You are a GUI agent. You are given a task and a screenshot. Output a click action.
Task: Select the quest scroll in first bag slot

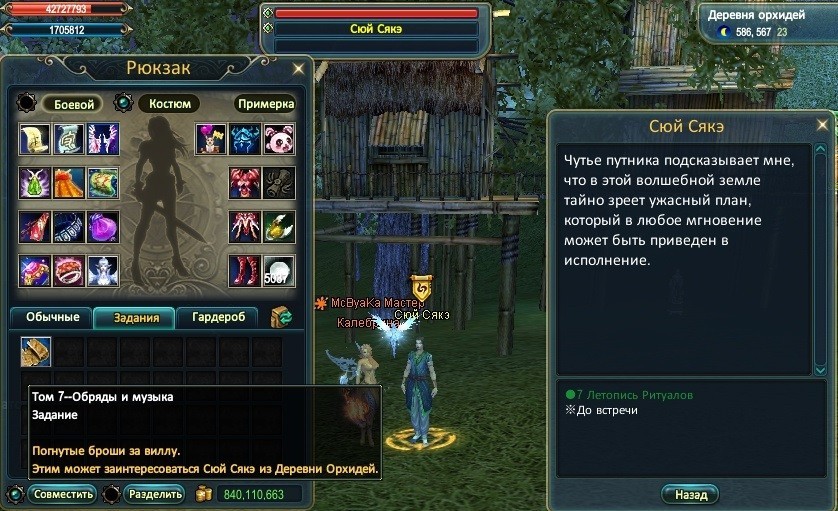(36, 351)
